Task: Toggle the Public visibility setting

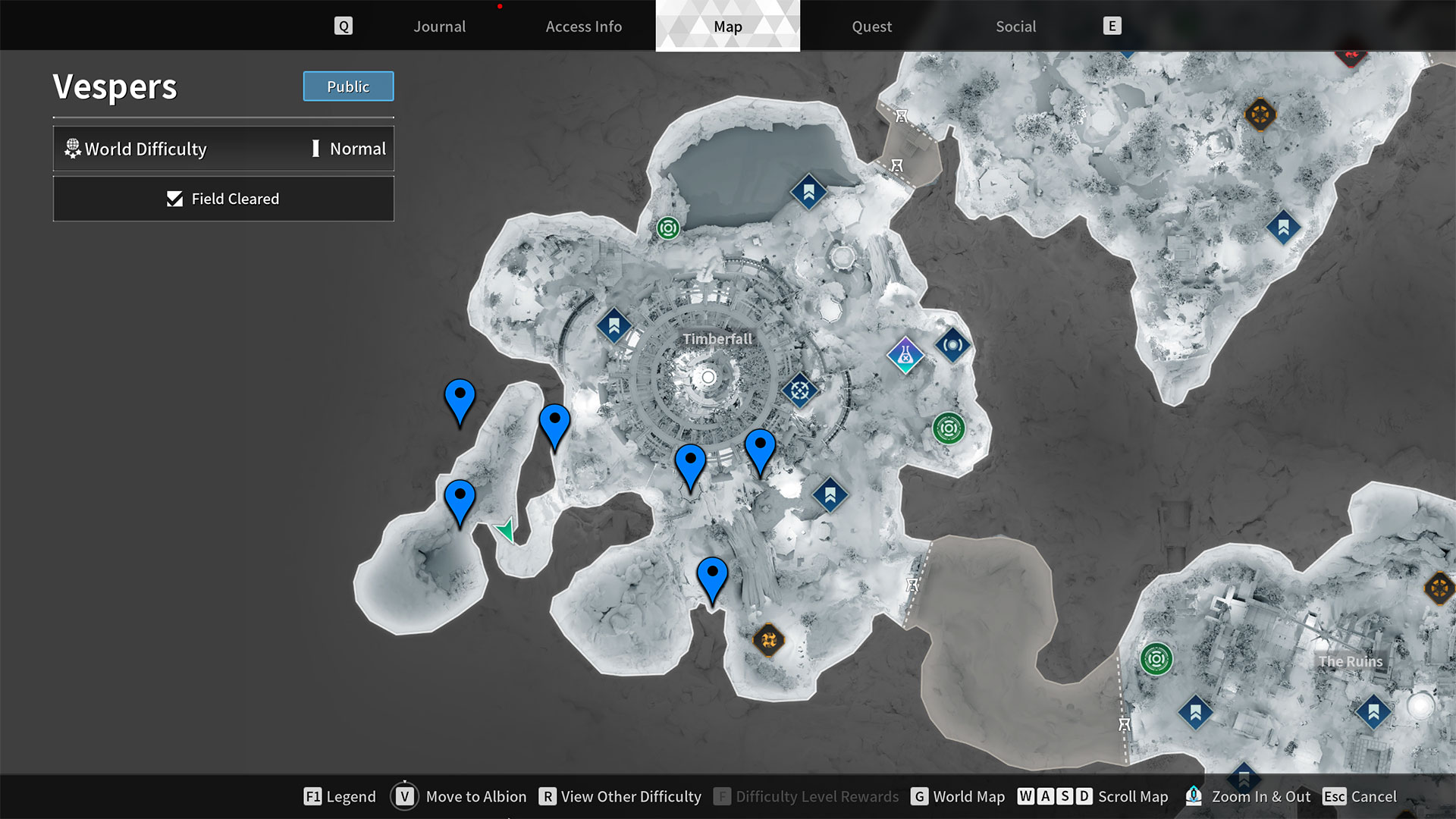Action: pyautogui.click(x=347, y=86)
